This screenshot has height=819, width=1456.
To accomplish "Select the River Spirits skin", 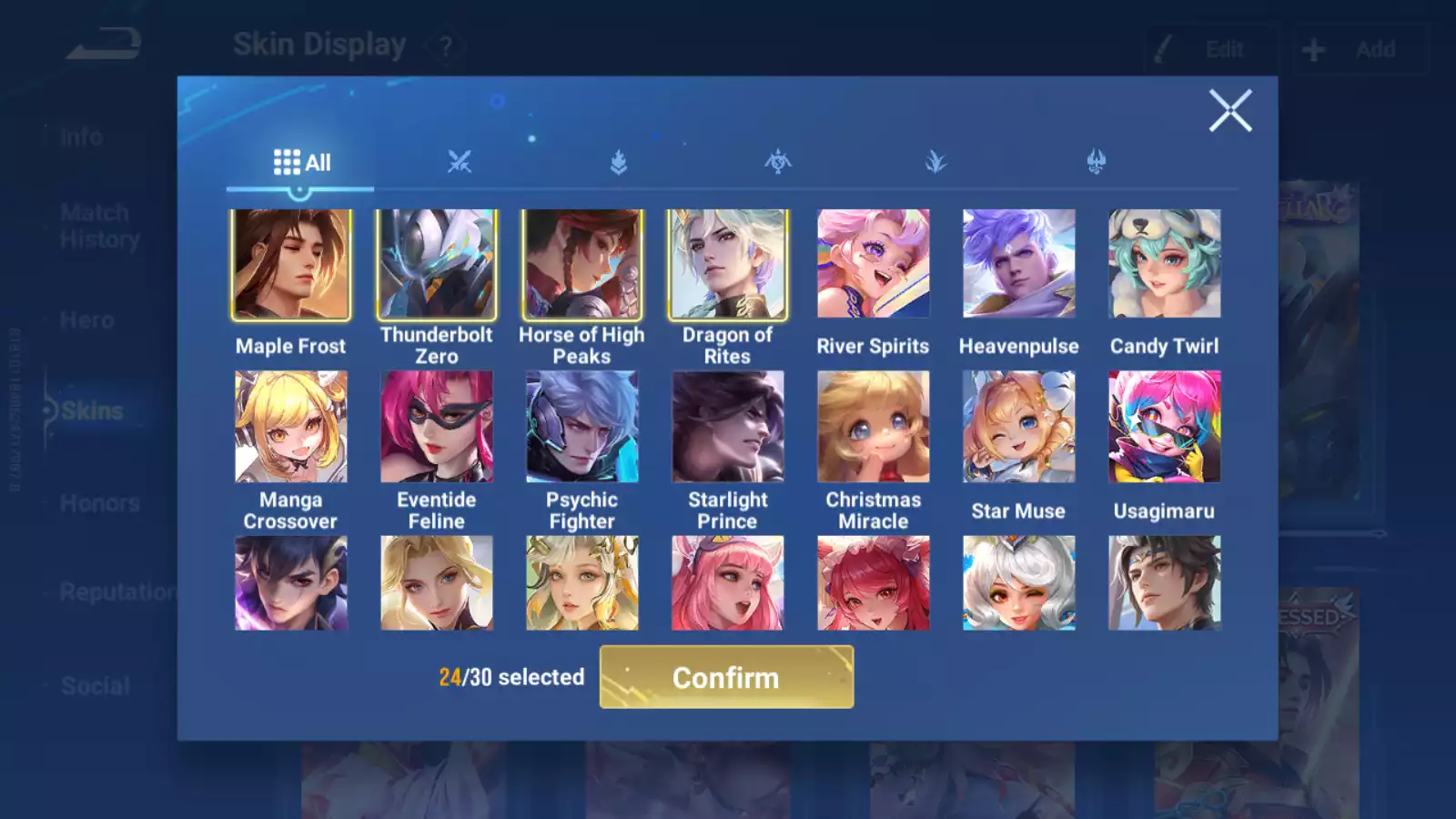I will (874, 265).
